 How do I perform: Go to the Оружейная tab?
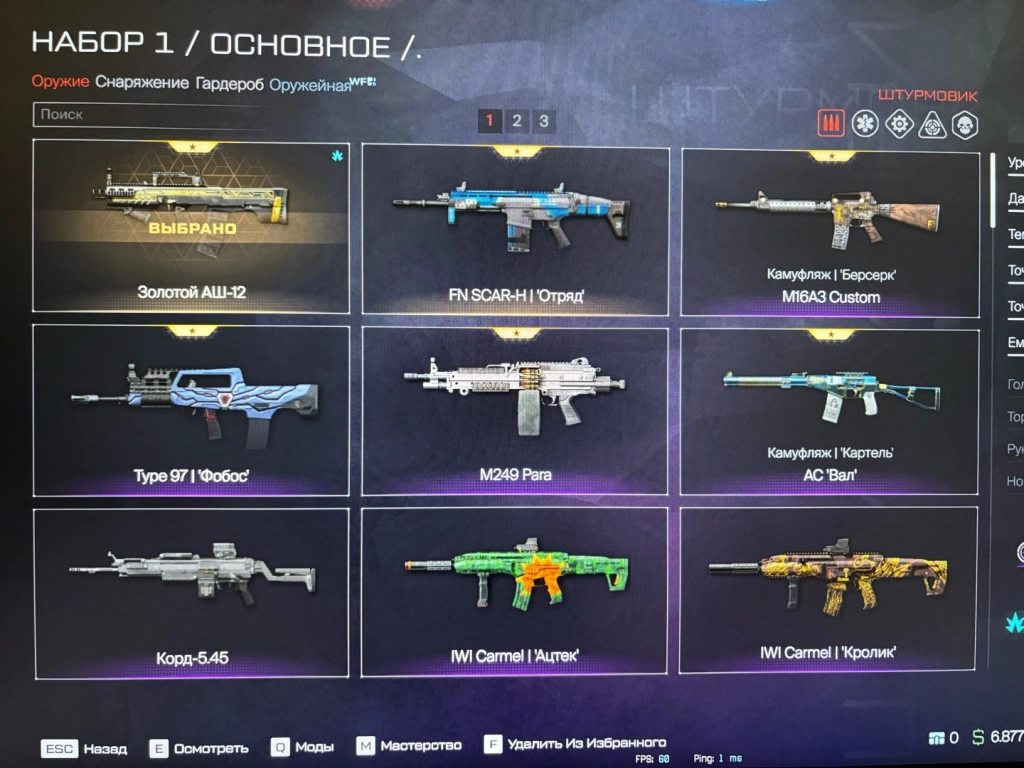pos(310,85)
